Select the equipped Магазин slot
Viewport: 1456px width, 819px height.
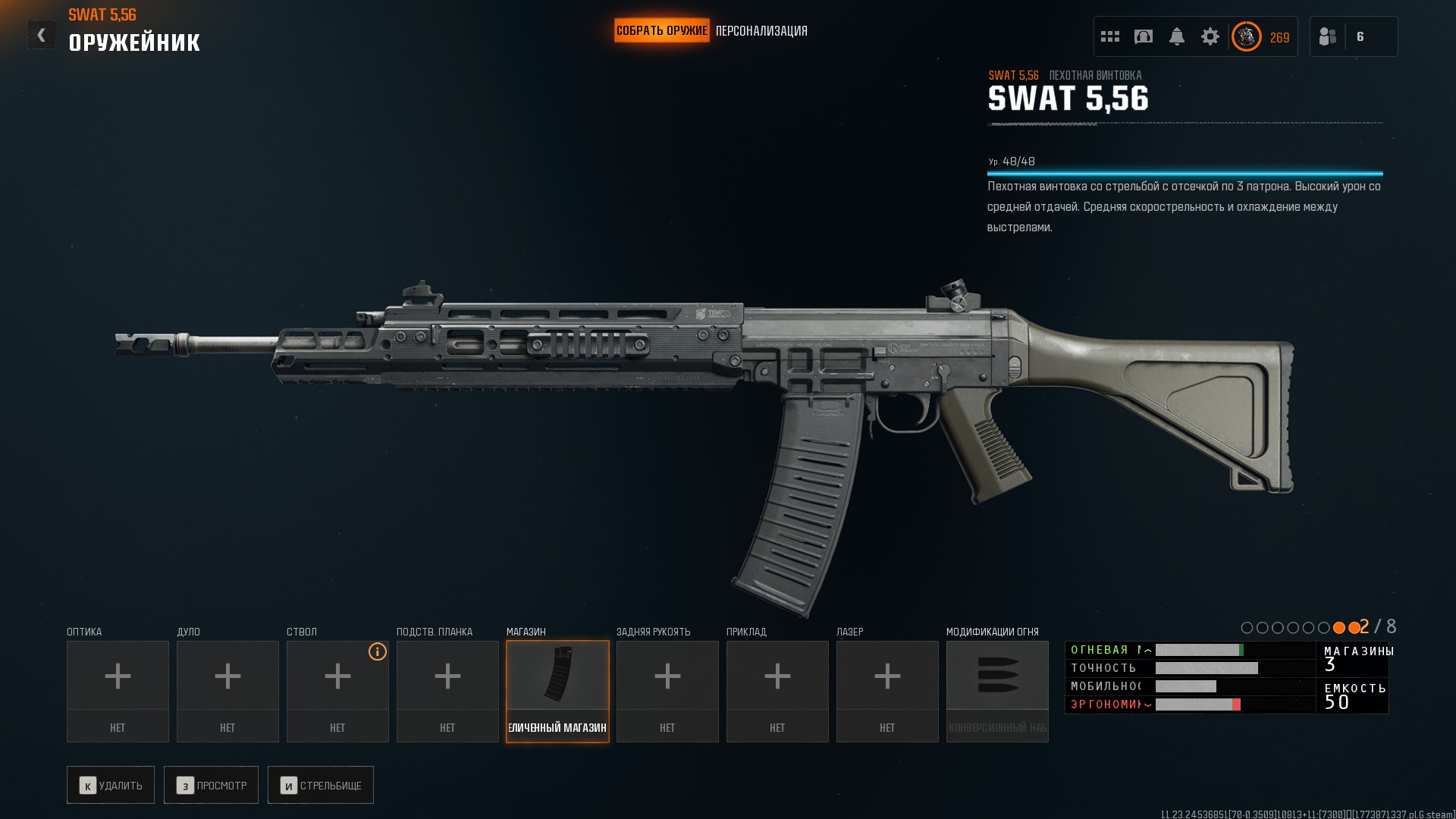point(557,691)
